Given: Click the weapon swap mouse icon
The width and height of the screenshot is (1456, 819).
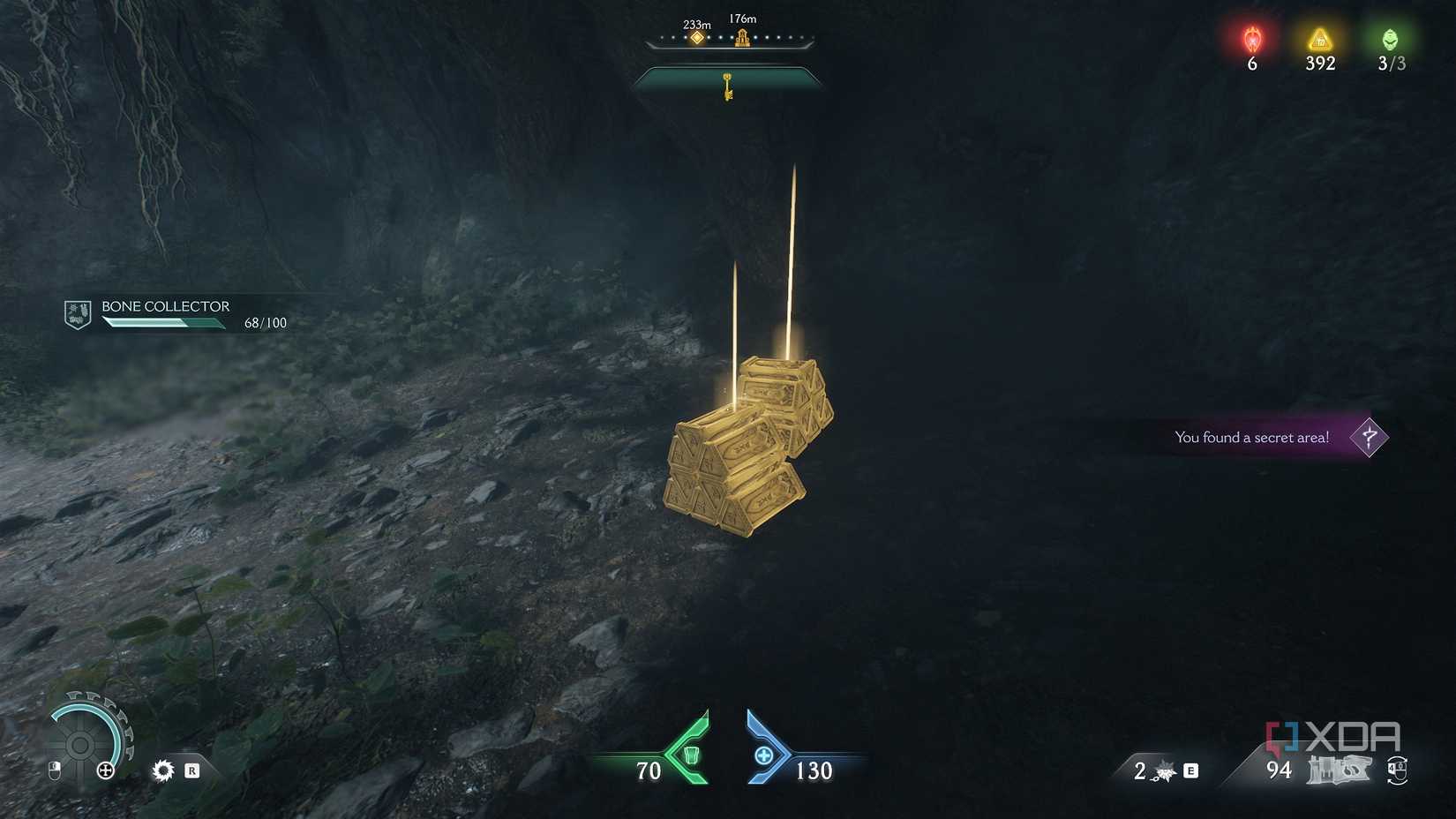Looking at the screenshot, I should click(1396, 770).
